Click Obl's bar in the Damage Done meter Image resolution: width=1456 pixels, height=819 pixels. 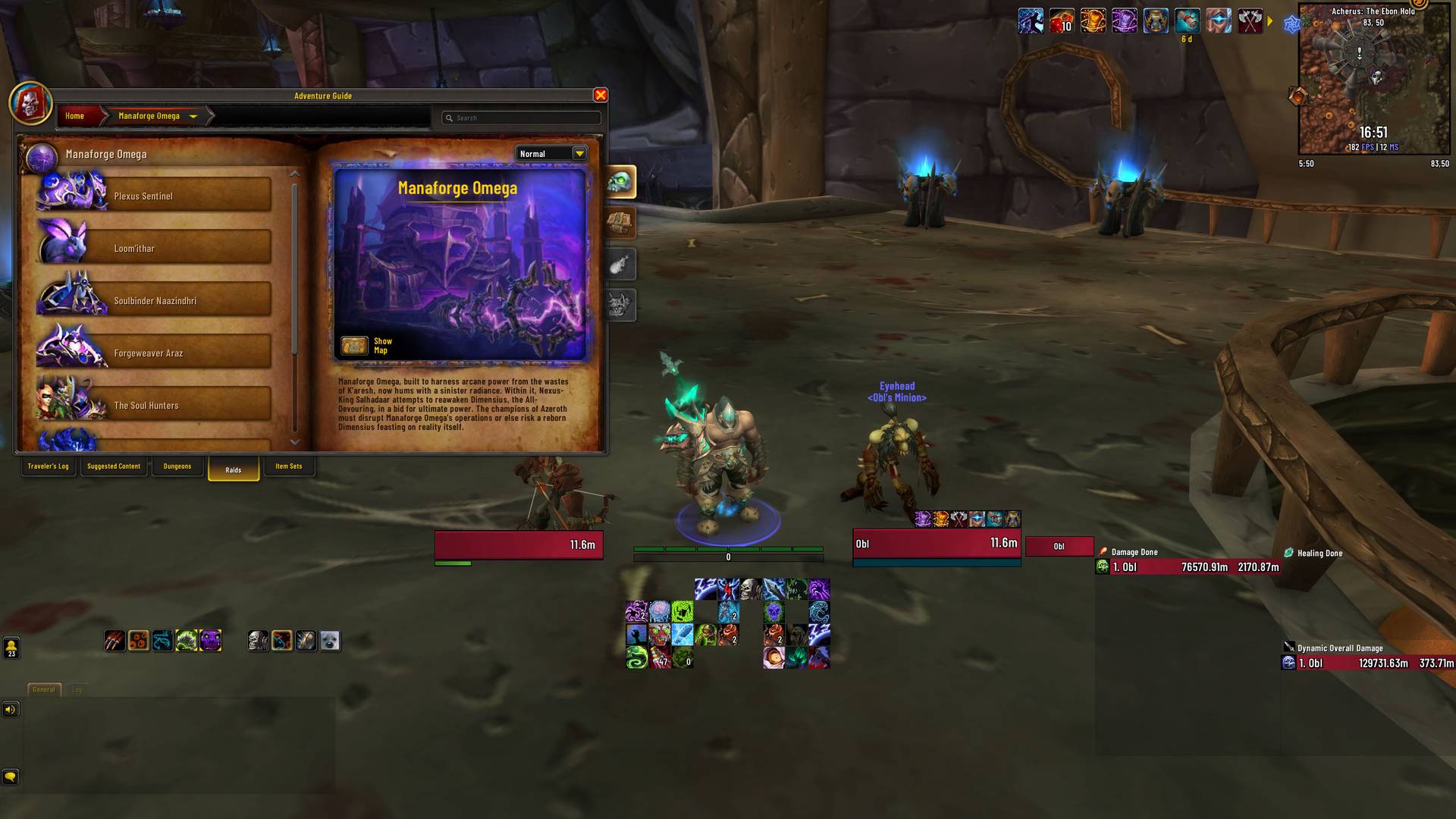coord(1191,566)
